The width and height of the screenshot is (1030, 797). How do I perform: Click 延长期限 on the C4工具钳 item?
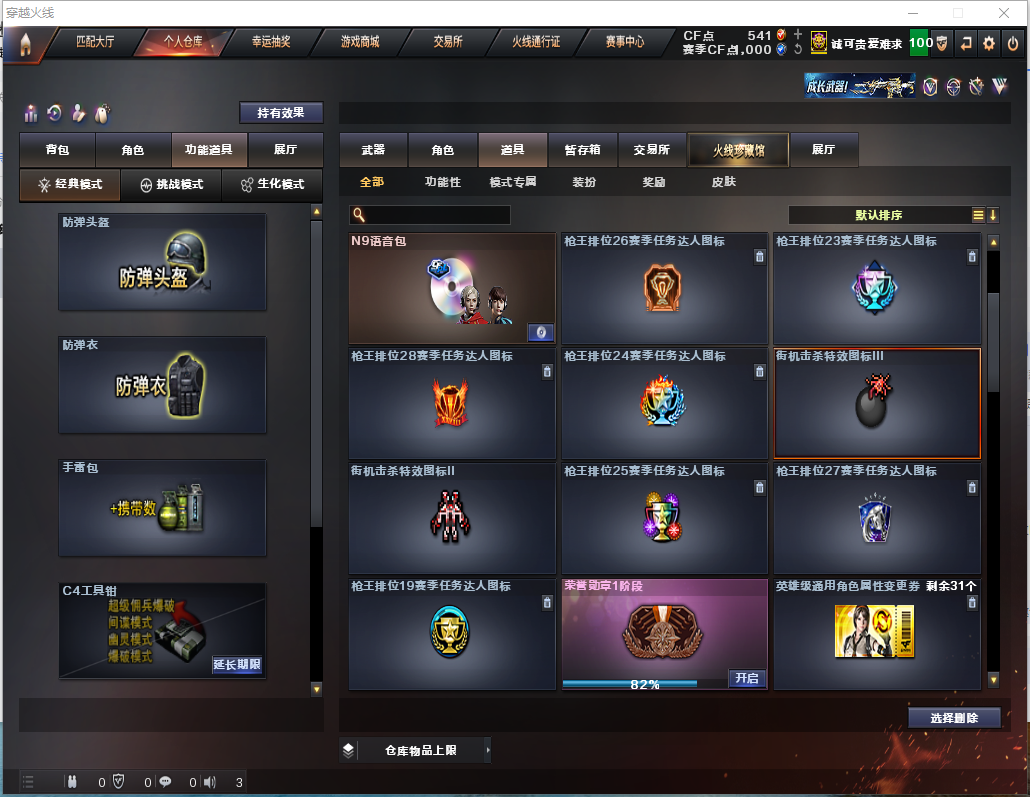tap(237, 664)
